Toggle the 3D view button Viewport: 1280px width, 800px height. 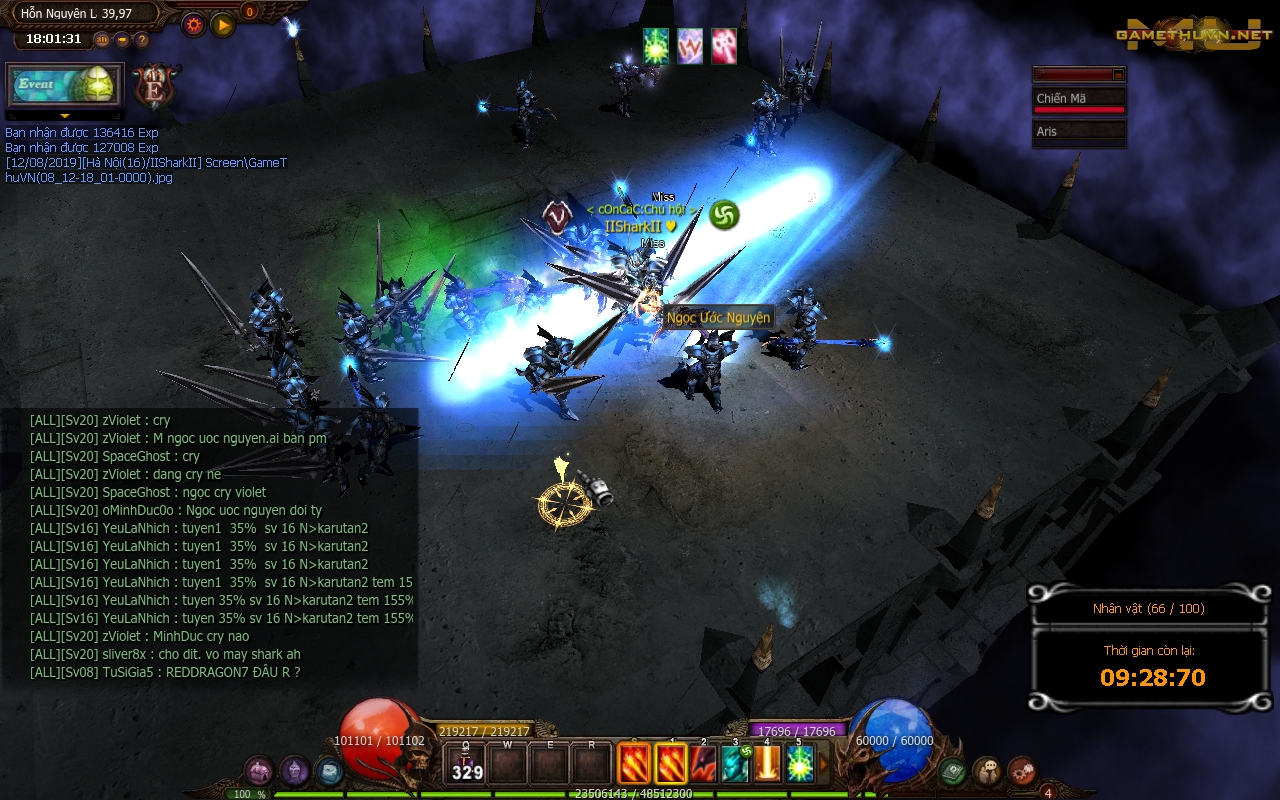102,40
